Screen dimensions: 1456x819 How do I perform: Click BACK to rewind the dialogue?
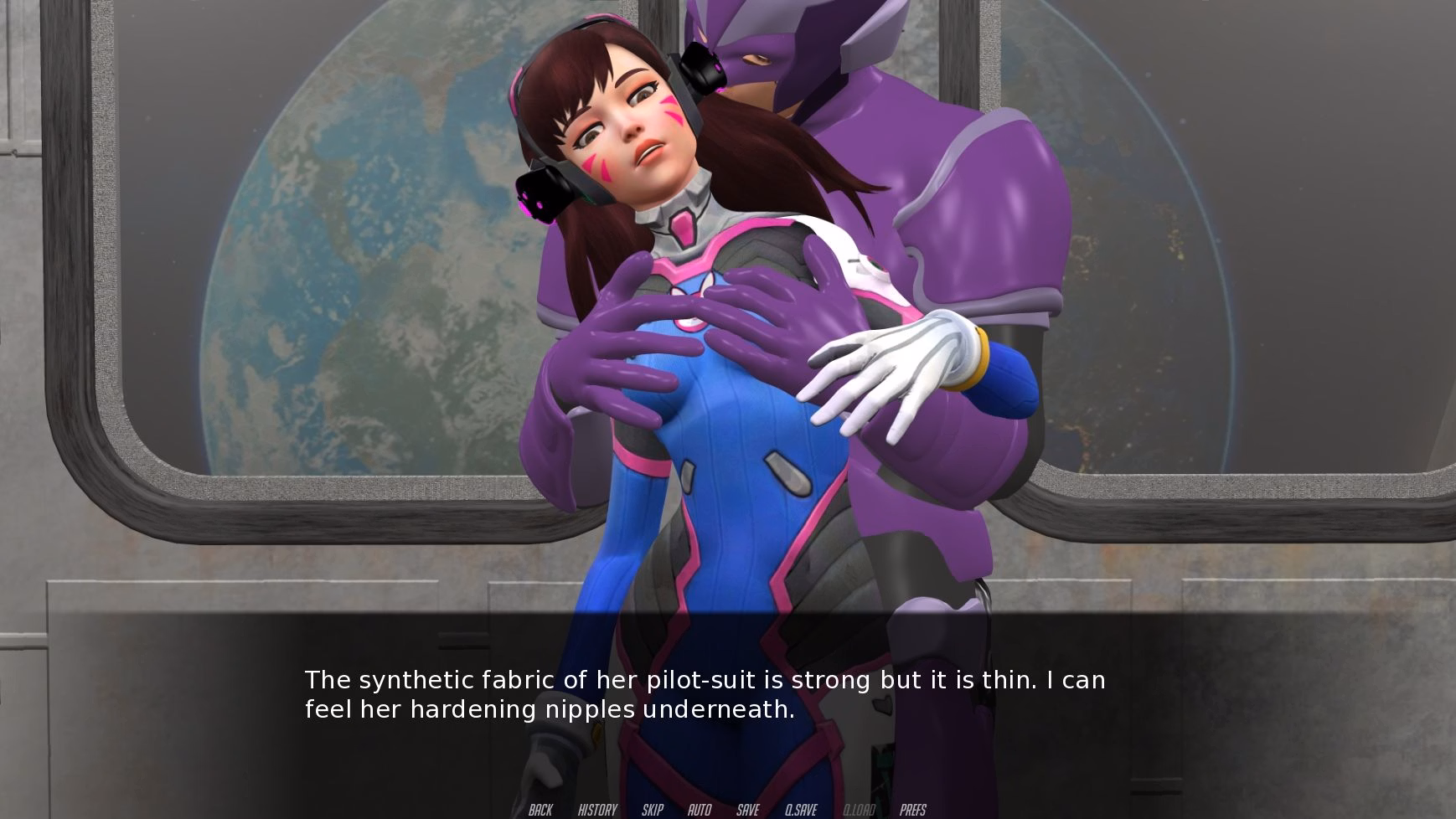click(540, 810)
